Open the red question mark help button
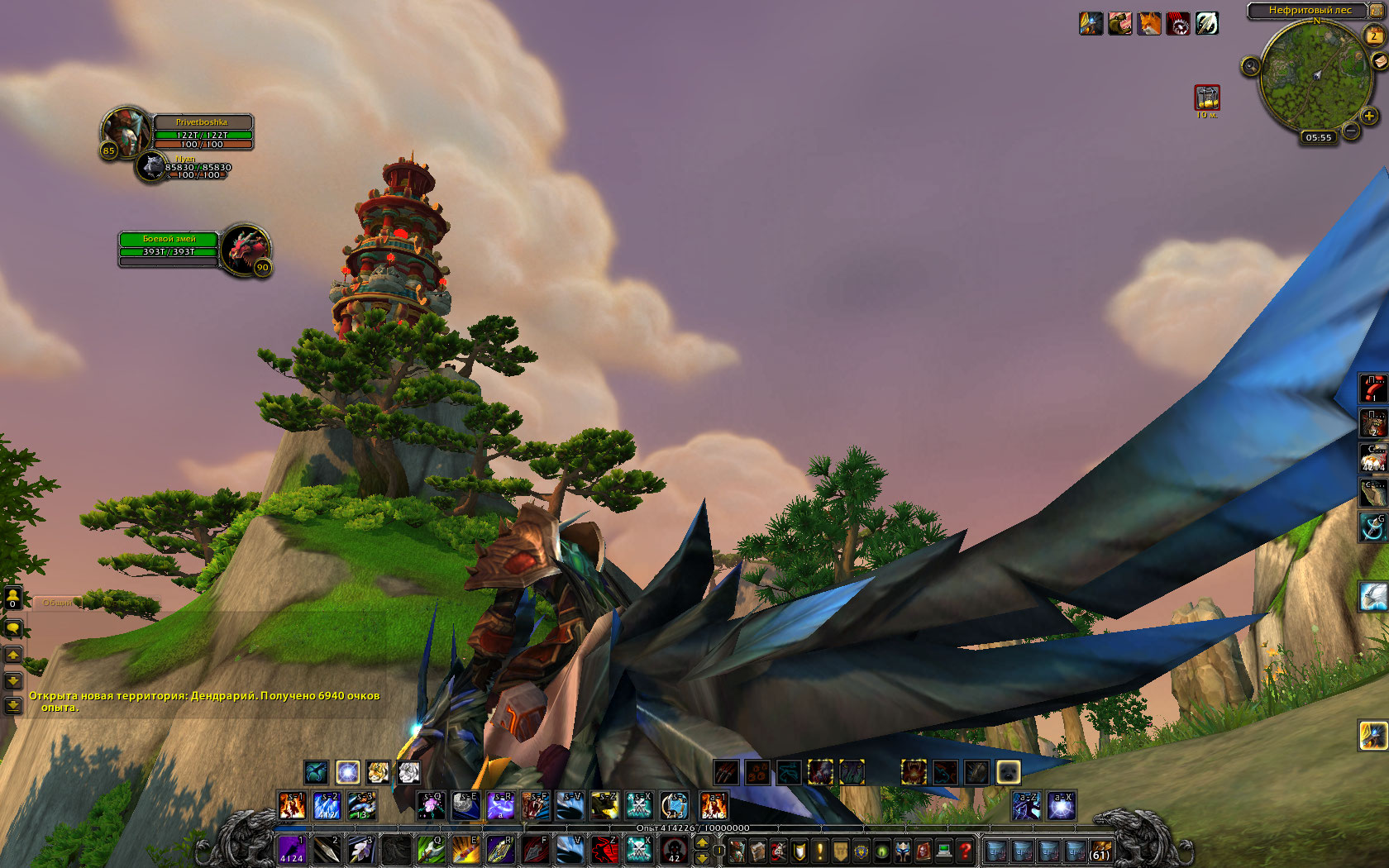 [964, 851]
